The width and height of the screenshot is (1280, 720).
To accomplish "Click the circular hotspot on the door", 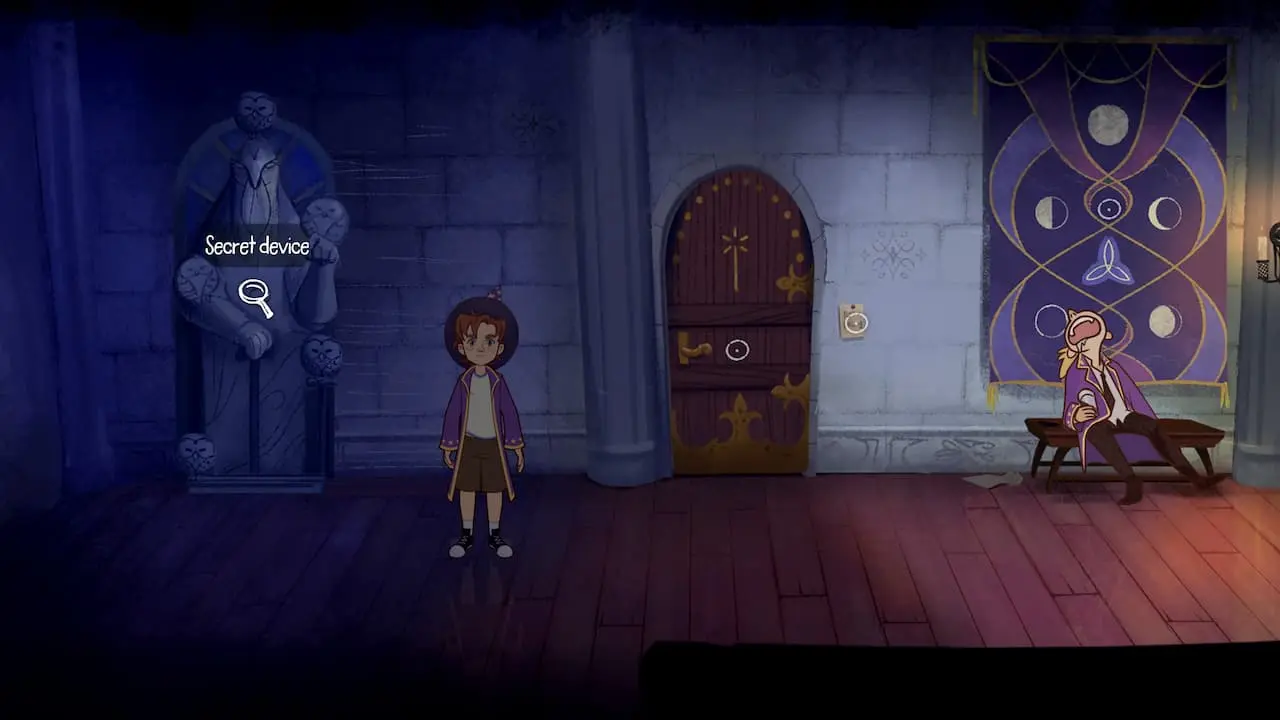I will tap(736, 350).
